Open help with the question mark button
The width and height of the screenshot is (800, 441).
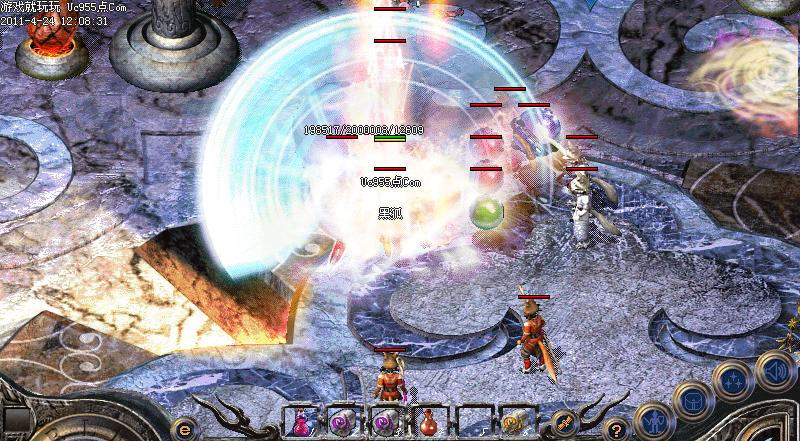pos(616,428)
